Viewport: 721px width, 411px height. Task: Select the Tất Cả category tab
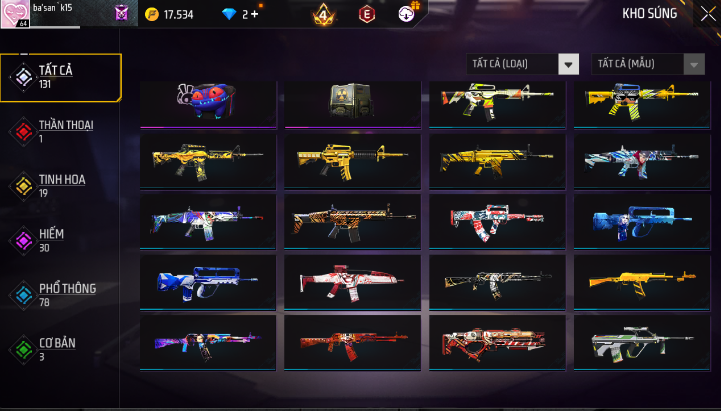(x=60, y=76)
